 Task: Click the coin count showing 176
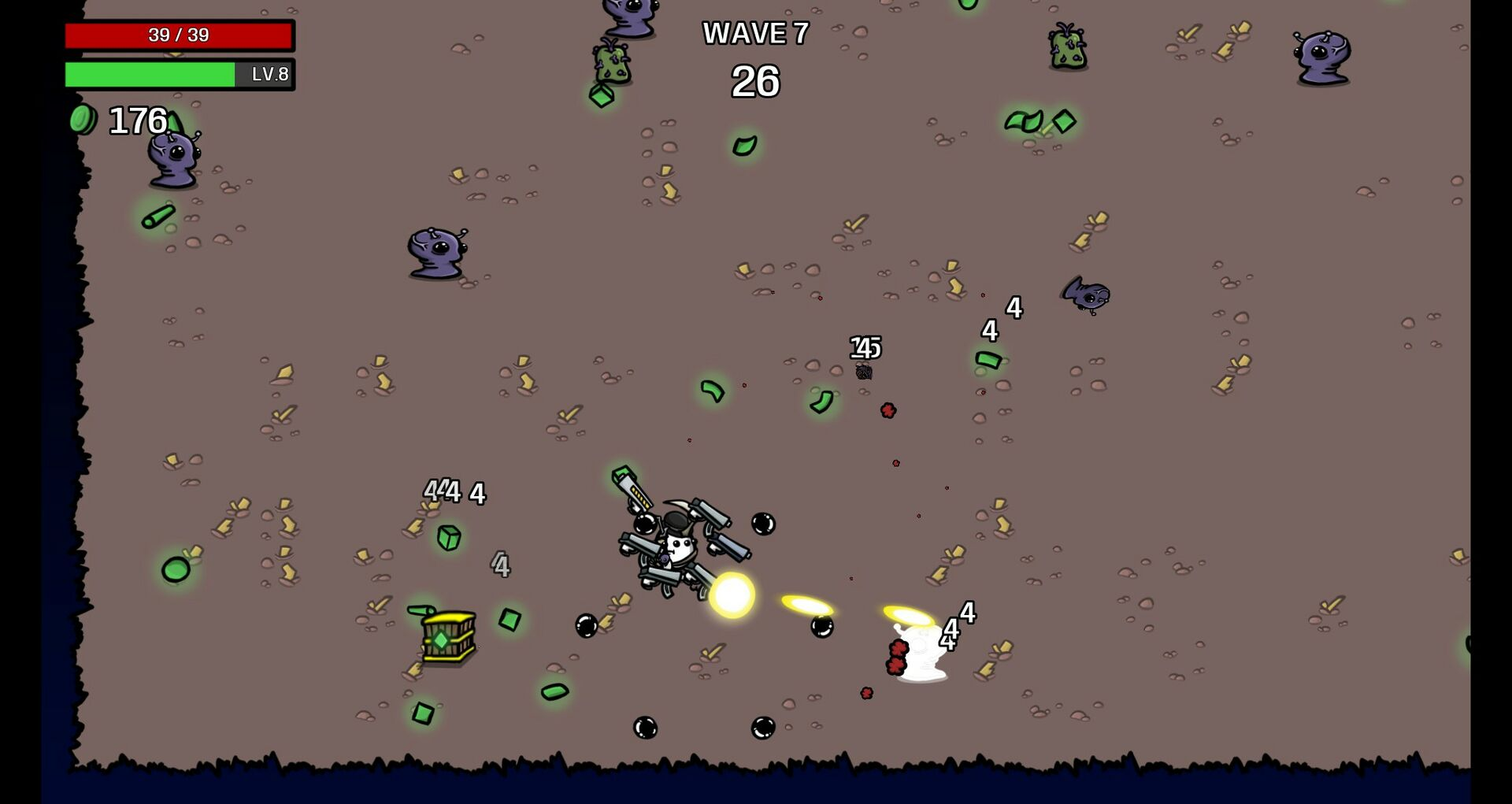tap(135, 121)
